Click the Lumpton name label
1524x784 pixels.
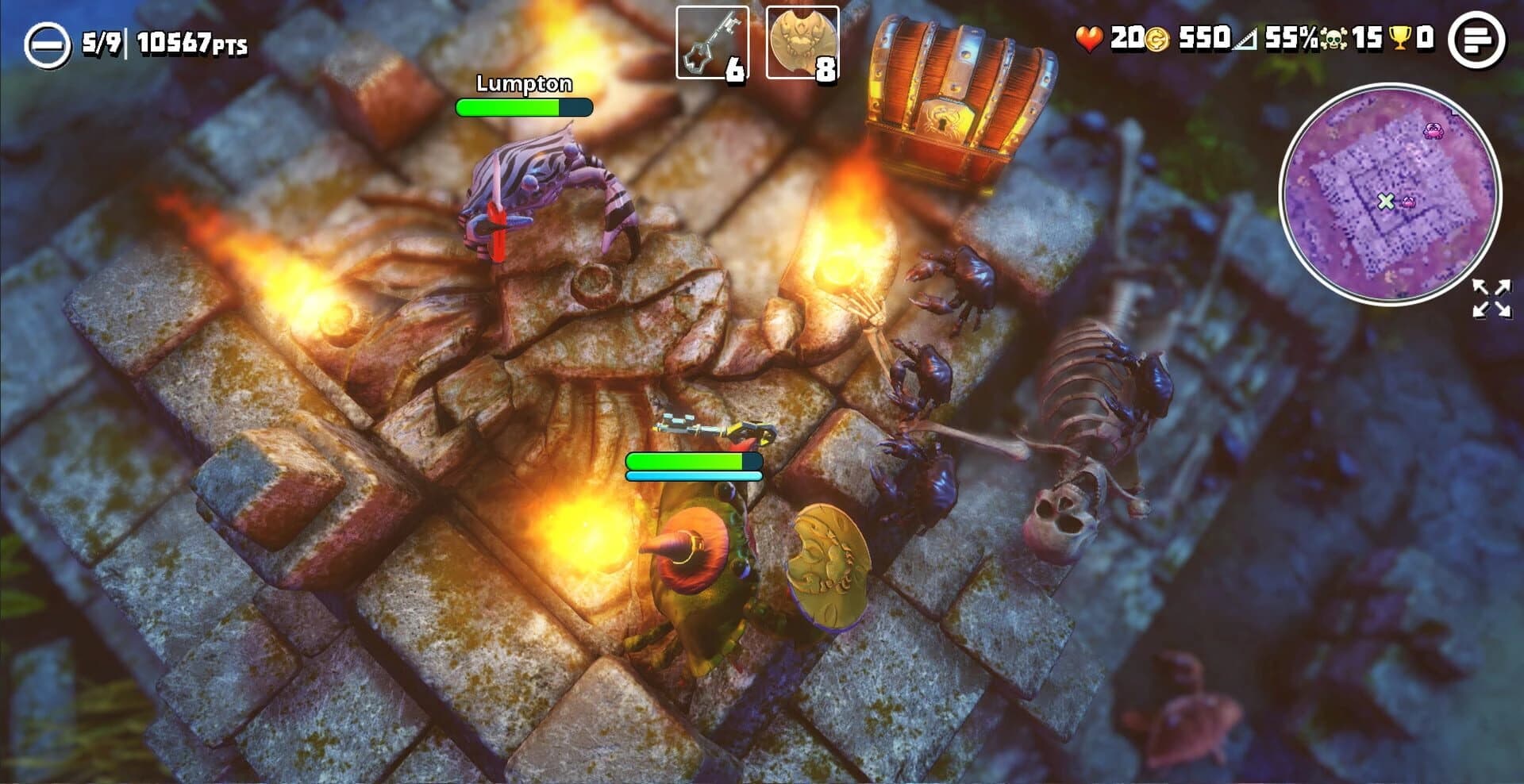click(x=523, y=82)
